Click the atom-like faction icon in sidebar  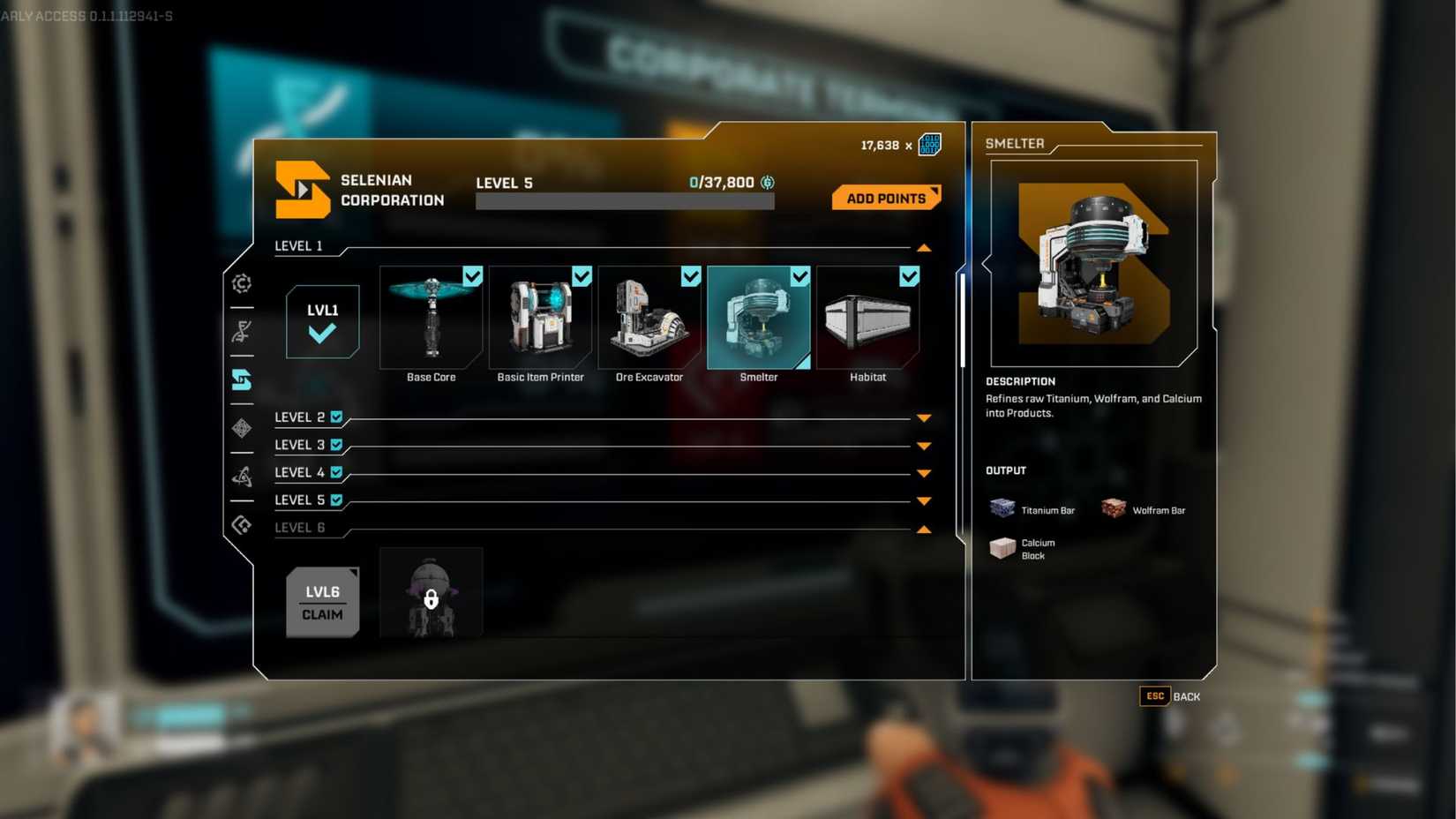point(241,475)
